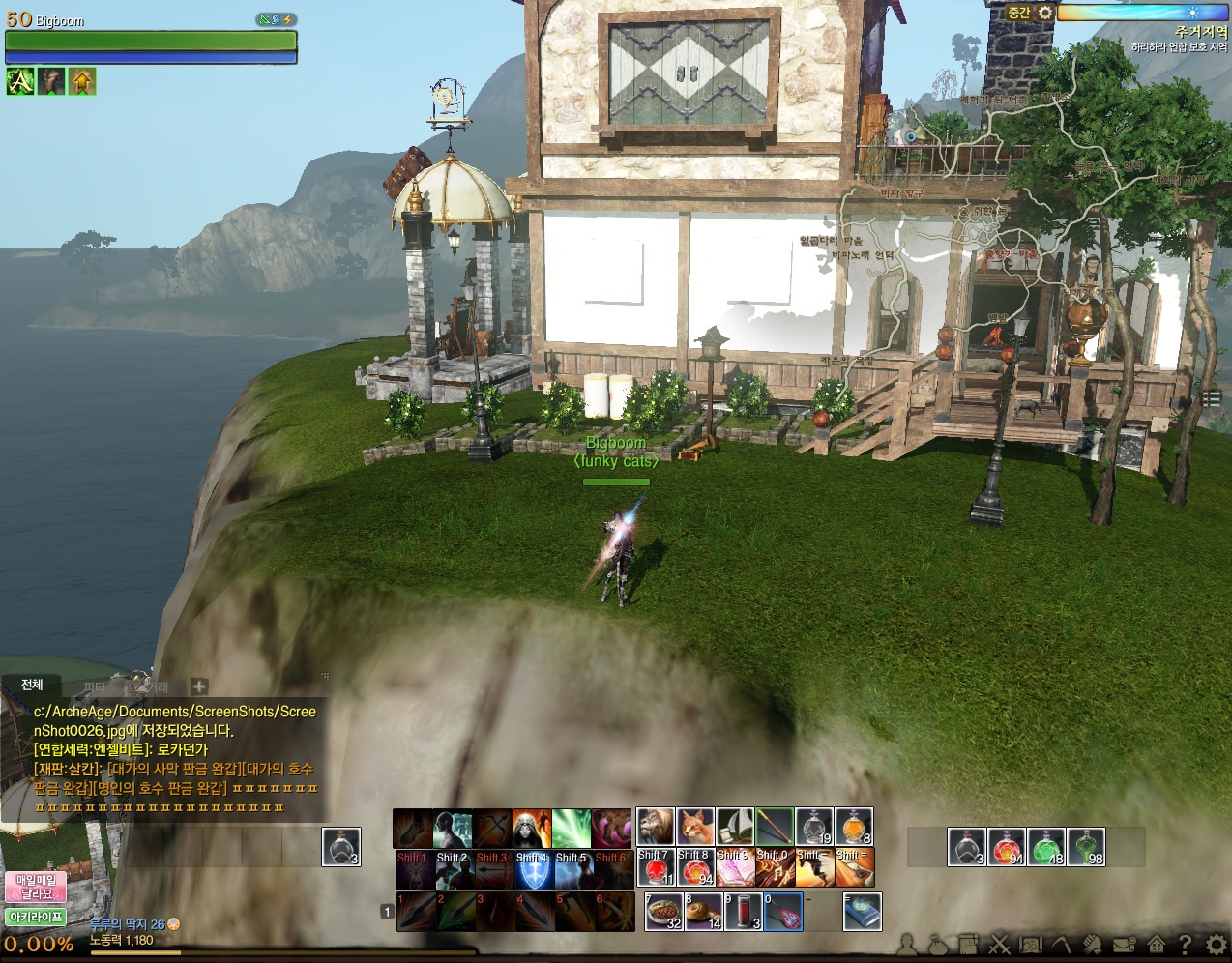Activate the blue shield skill on Shift 4
The image size is (1232, 963).
(x=533, y=870)
